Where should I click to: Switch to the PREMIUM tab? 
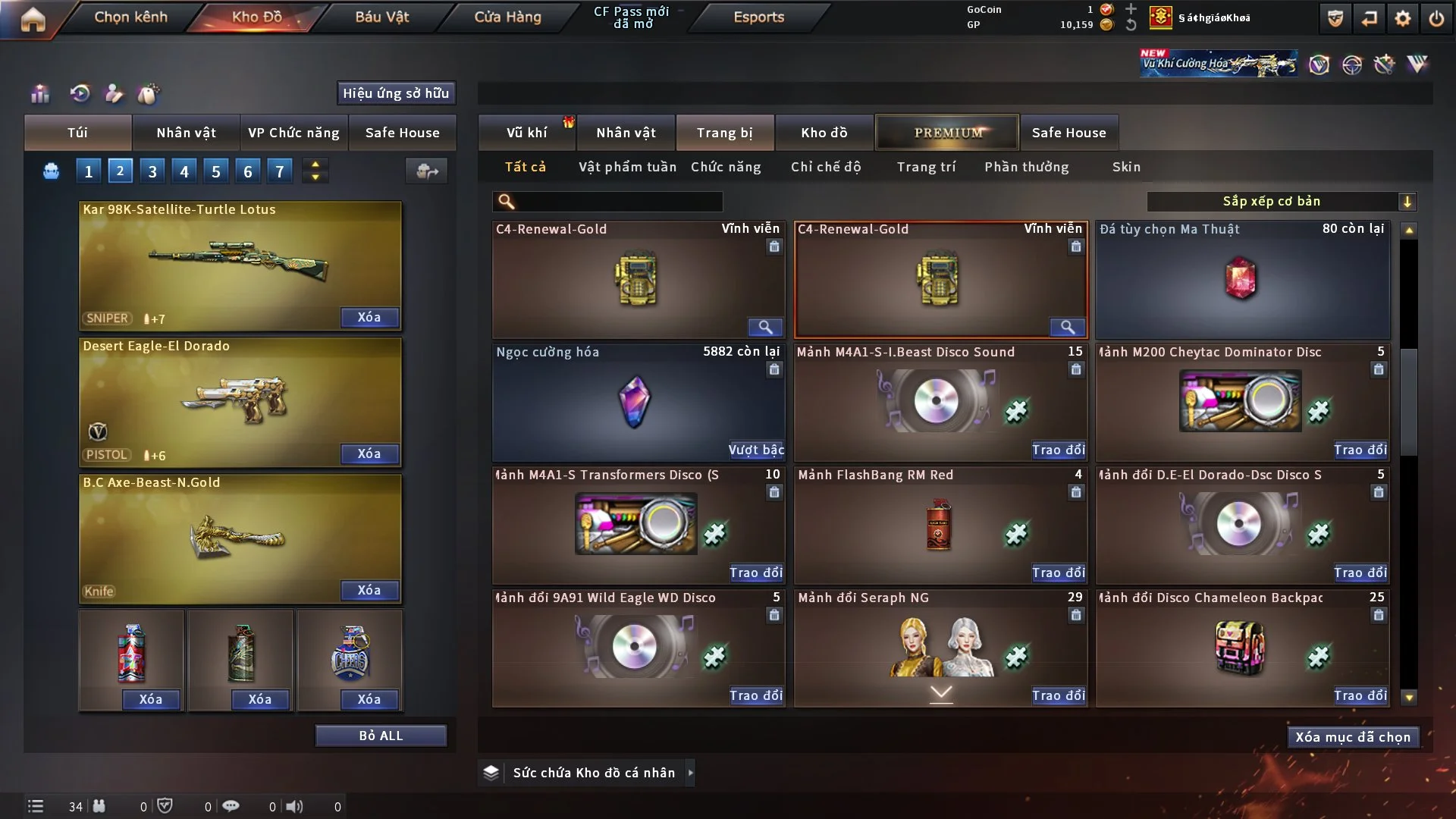(947, 132)
